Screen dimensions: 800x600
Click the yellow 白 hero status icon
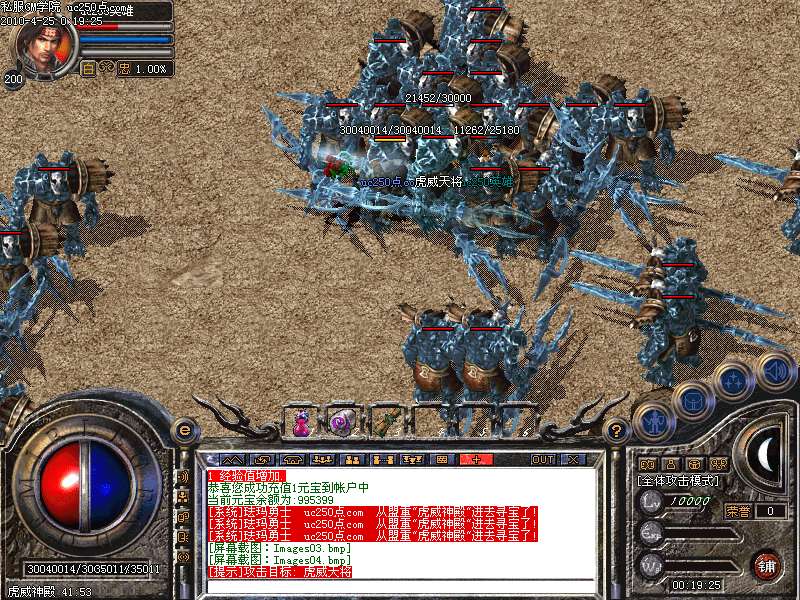click(x=88, y=69)
